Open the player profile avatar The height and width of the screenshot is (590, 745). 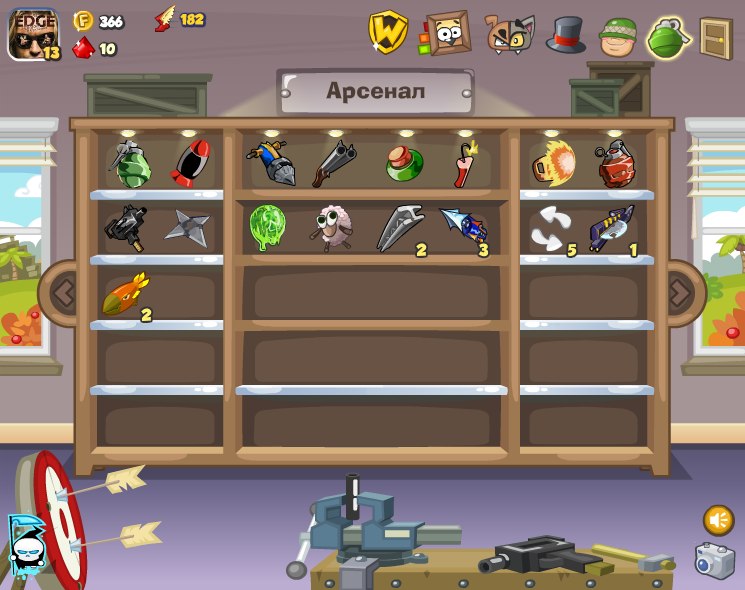[x=32, y=35]
